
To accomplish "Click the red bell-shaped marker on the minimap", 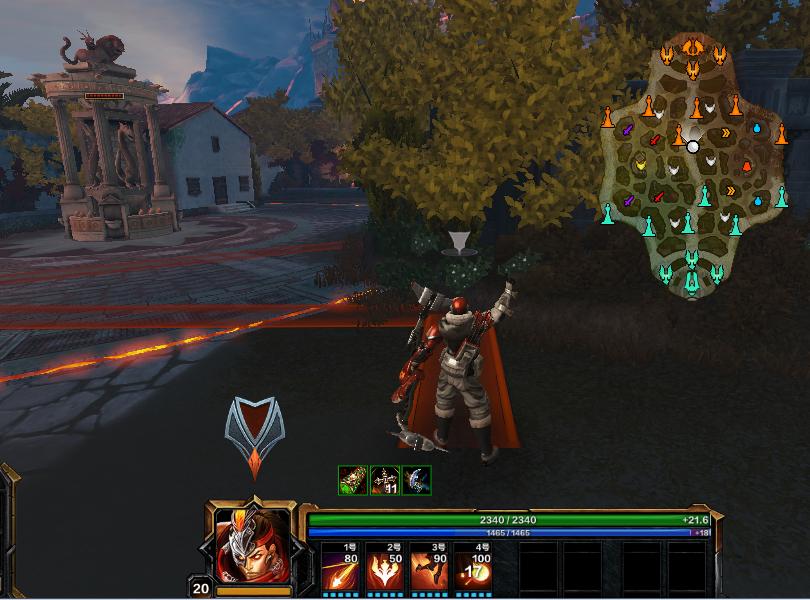I will (746, 165).
